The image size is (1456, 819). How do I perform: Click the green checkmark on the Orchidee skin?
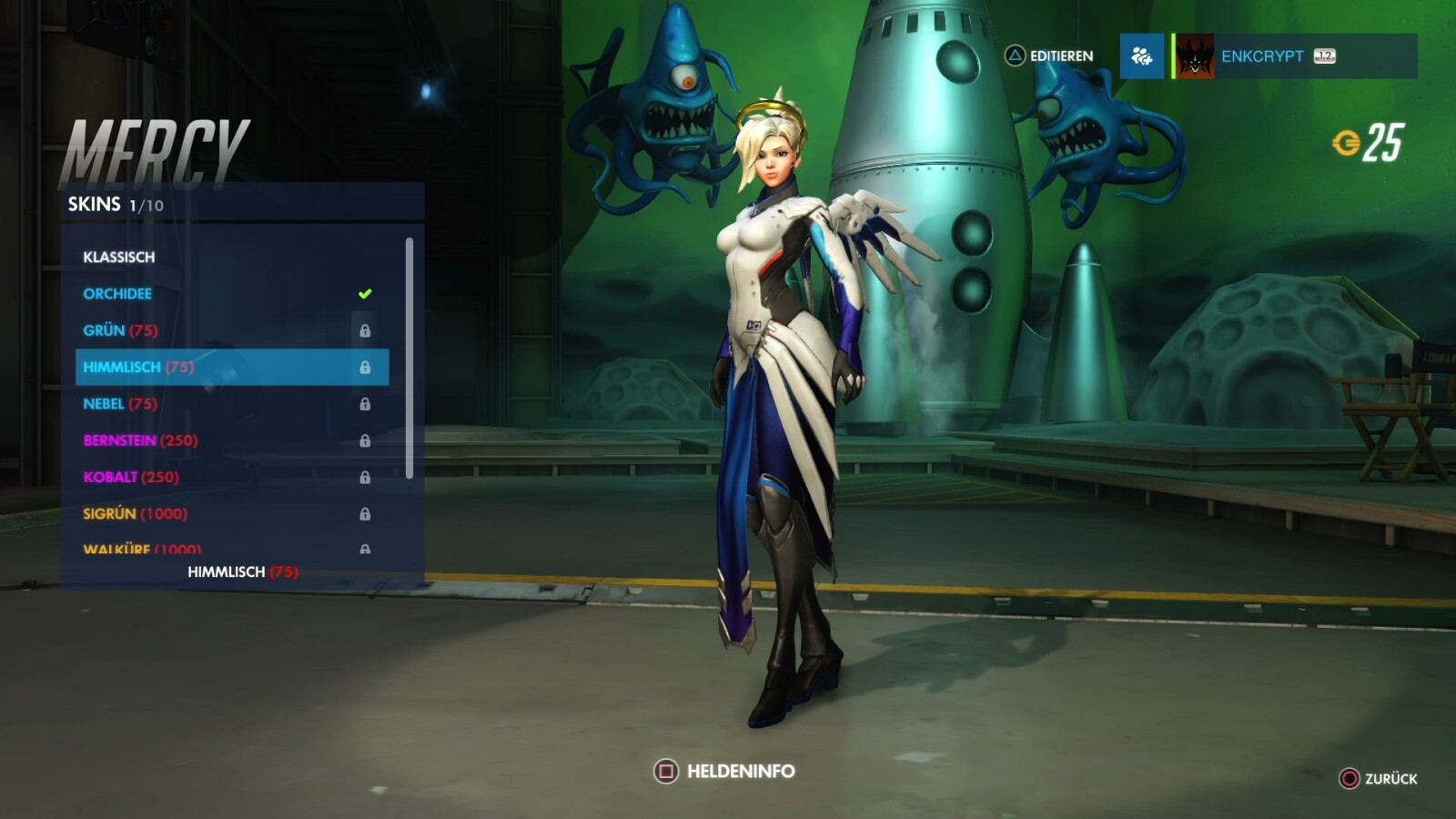click(x=363, y=292)
